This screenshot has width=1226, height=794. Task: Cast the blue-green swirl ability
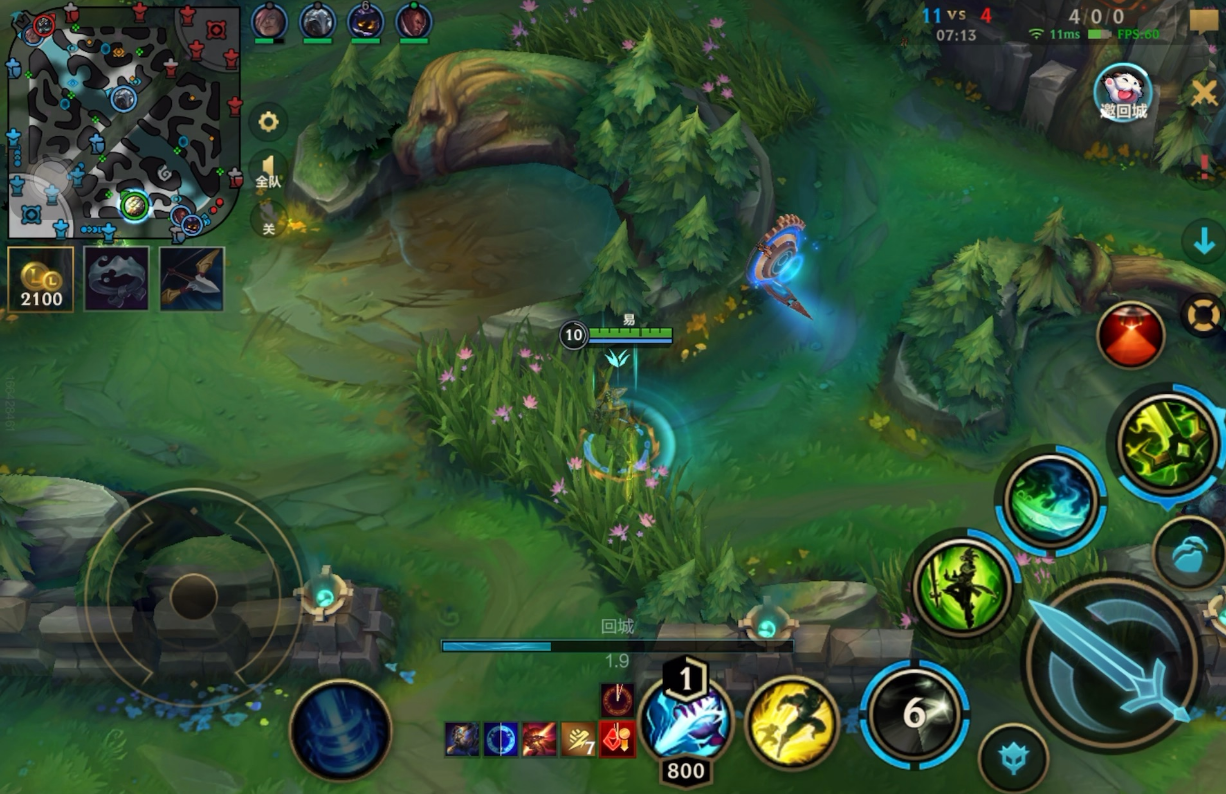[x=1050, y=499]
